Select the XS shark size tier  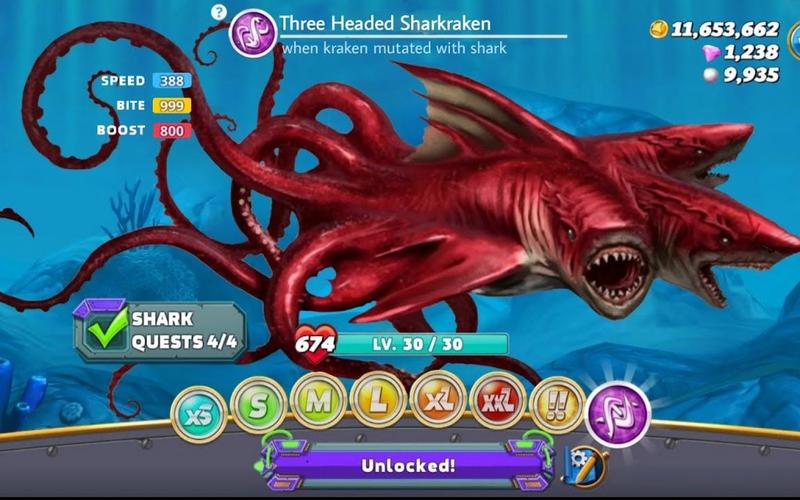(x=198, y=411)
